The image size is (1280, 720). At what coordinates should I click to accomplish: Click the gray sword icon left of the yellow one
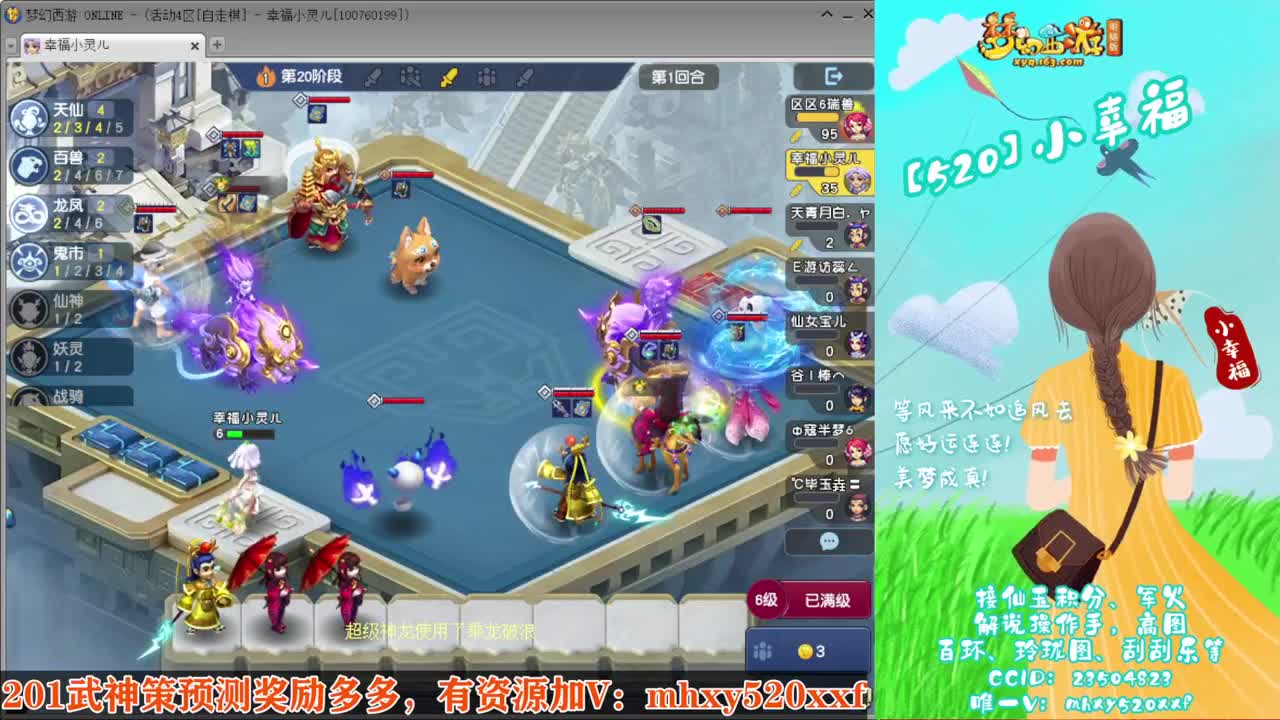(372, 76)
